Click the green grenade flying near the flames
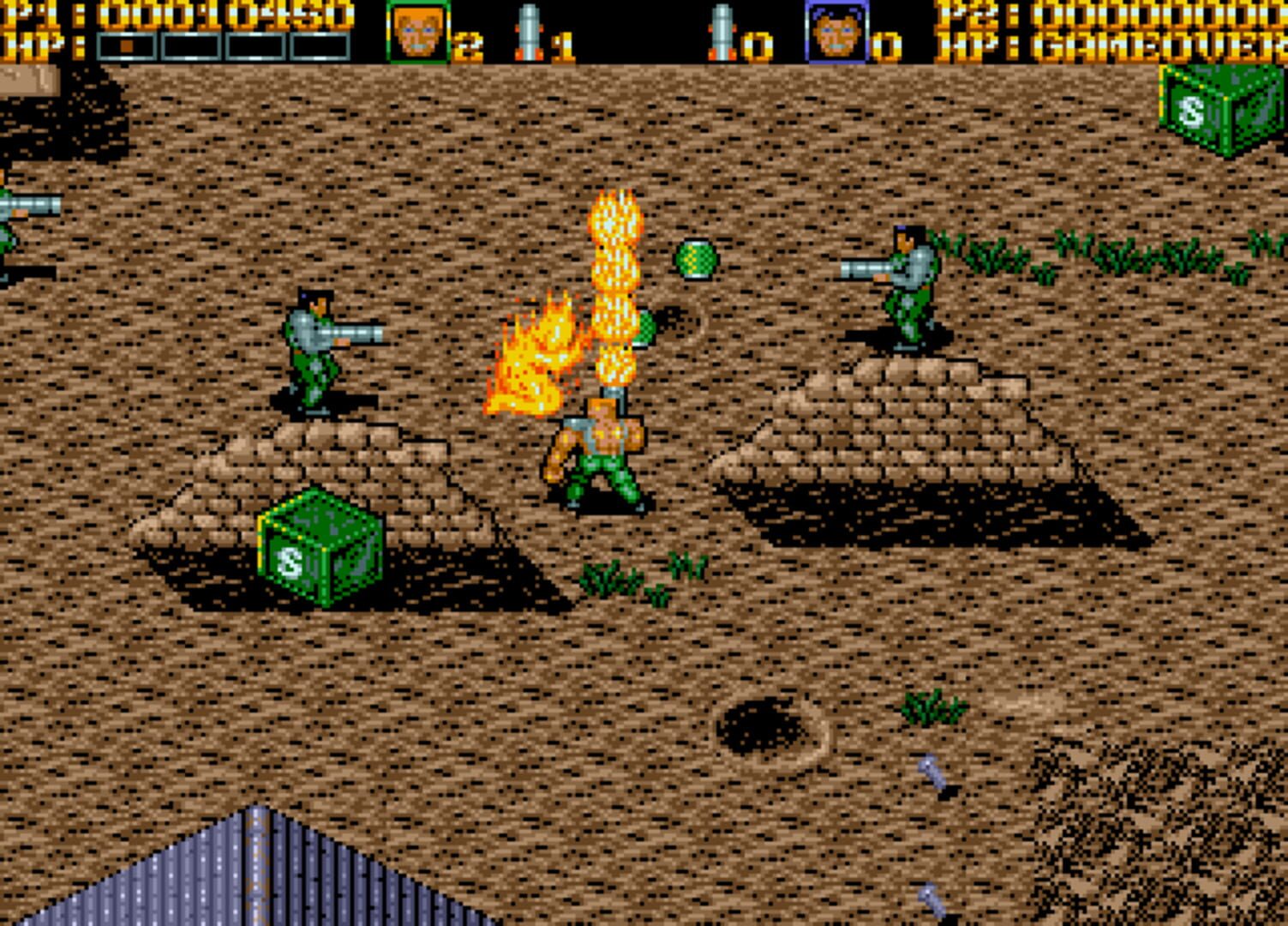Viewport: 1288px width, 926px height. [697, 259]
